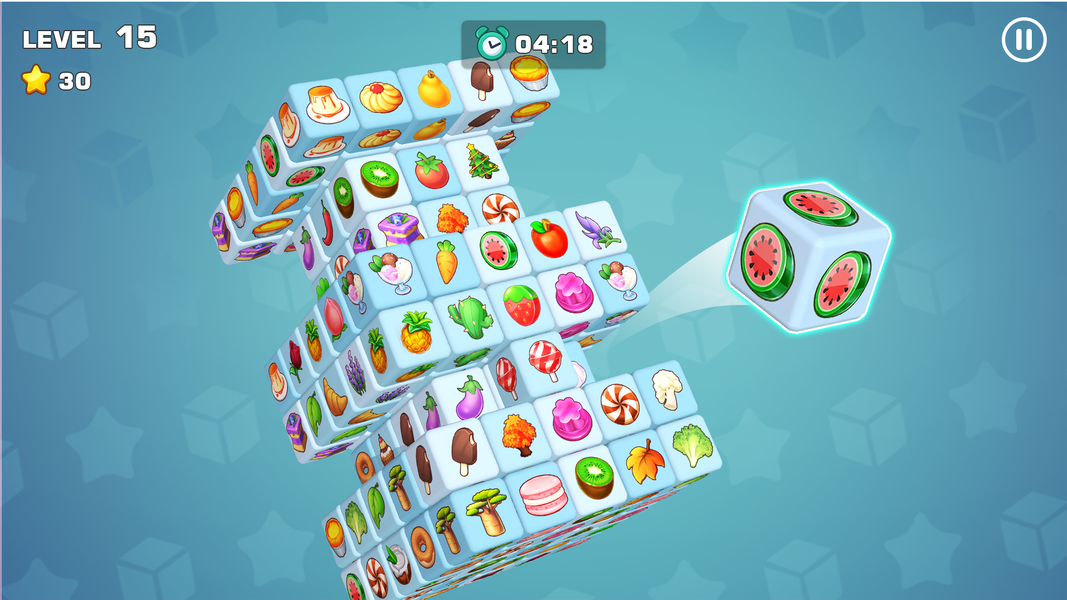This screenshot has width=1067, height=600.
Task: Pick the jam cookie tile
Action: [381, 99]
